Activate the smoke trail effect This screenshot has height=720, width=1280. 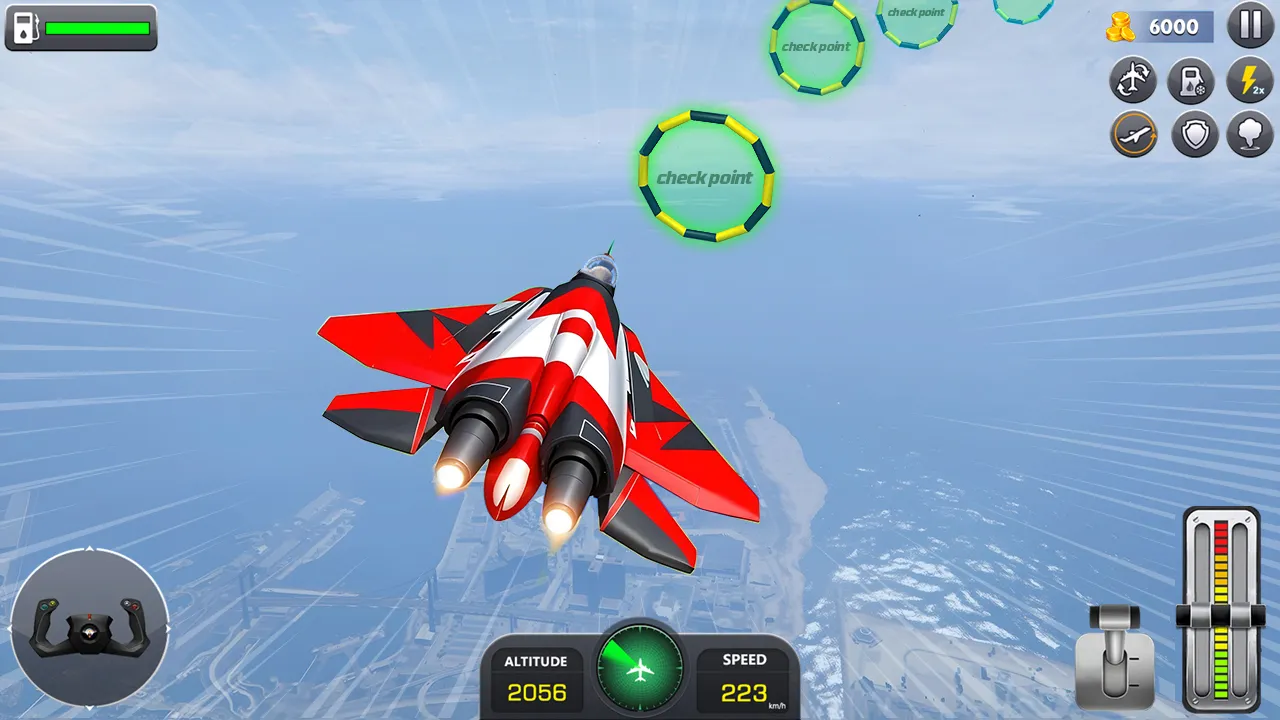pyautogui.click(x=1249, y=134)
